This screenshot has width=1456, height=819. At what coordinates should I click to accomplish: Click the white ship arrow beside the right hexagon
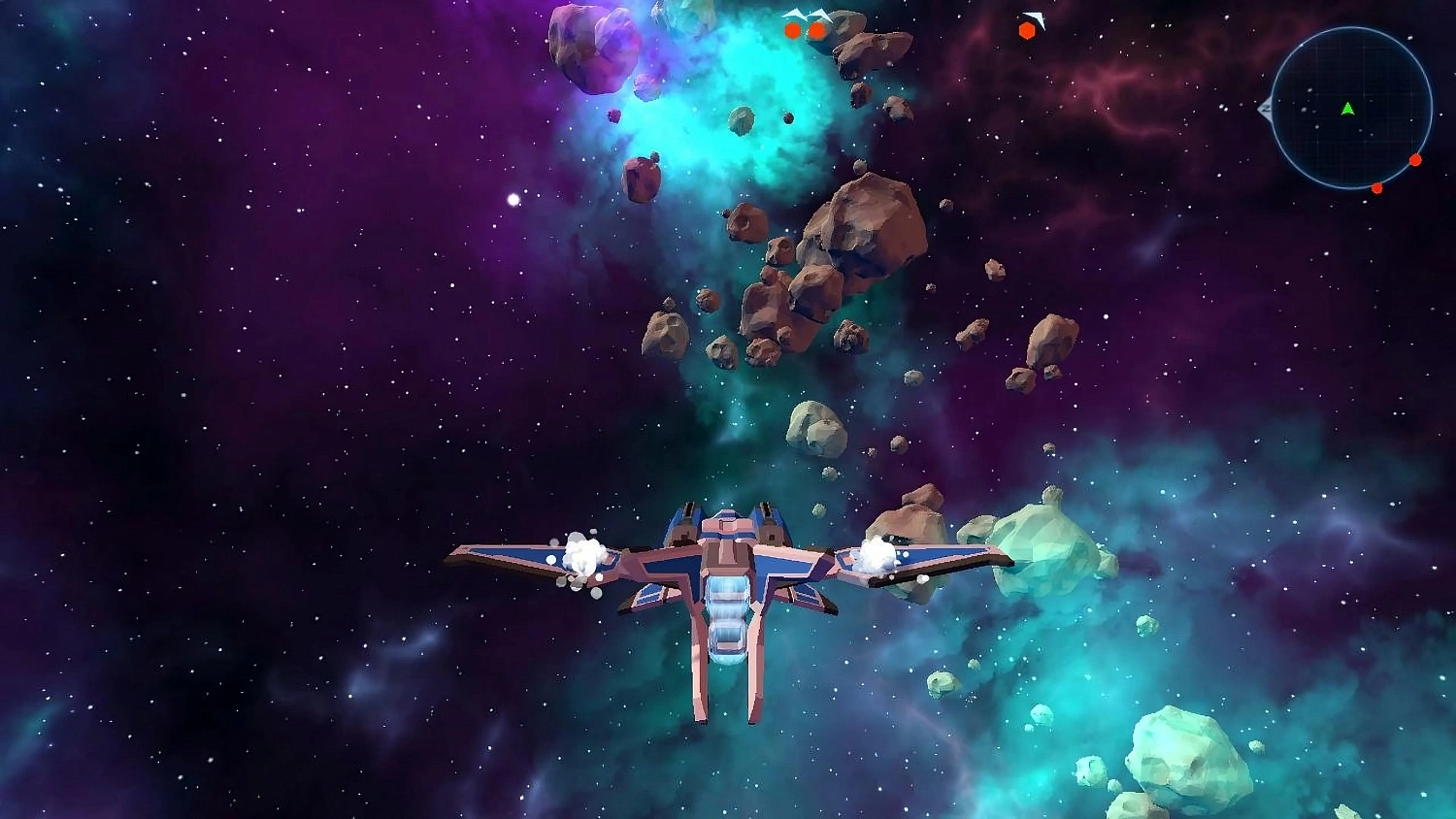1035,17
